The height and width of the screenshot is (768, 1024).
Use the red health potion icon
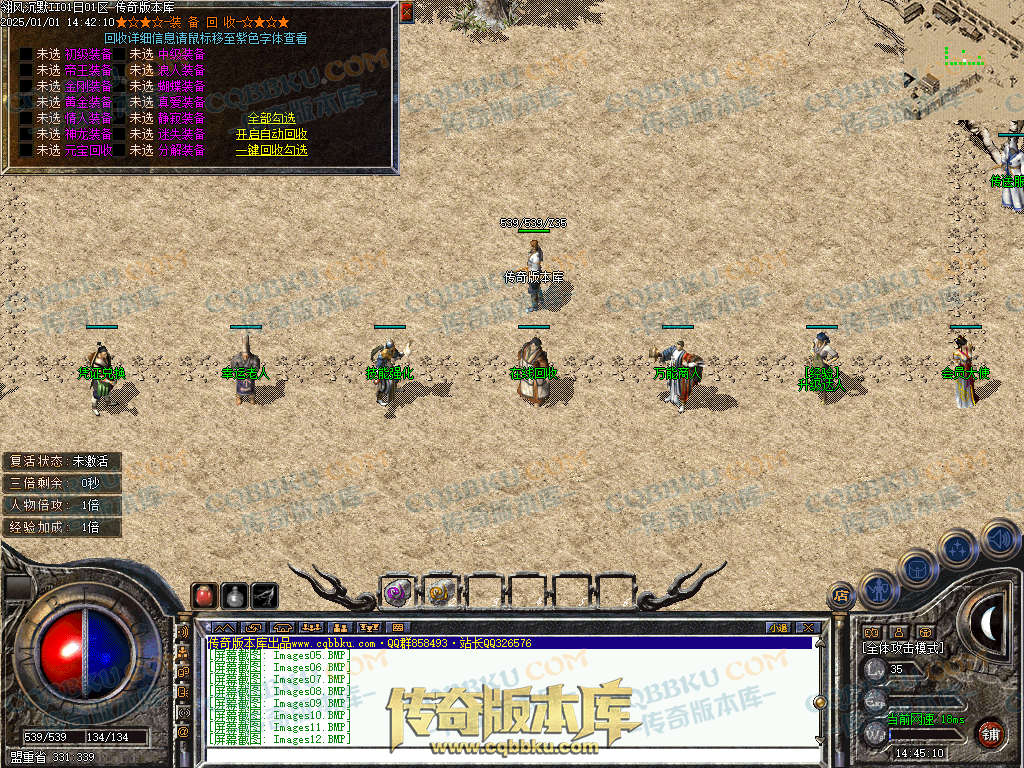(205, 595)
